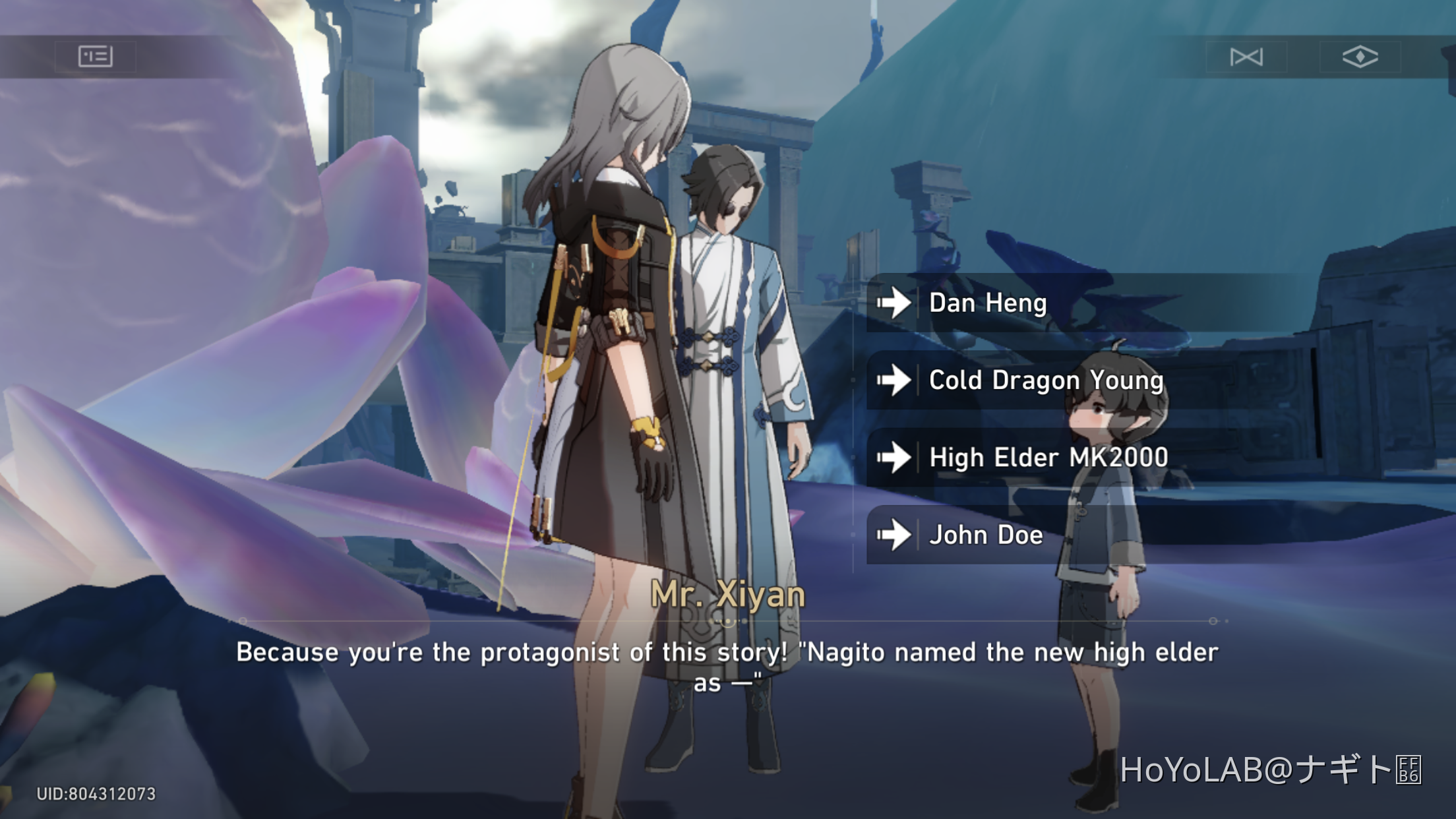The height and width of the screenshot is (819, 1456).
Task: Click the arrow icon before "High Elder MK2000"
Action: pyautogui.click(x=894, y=458)
